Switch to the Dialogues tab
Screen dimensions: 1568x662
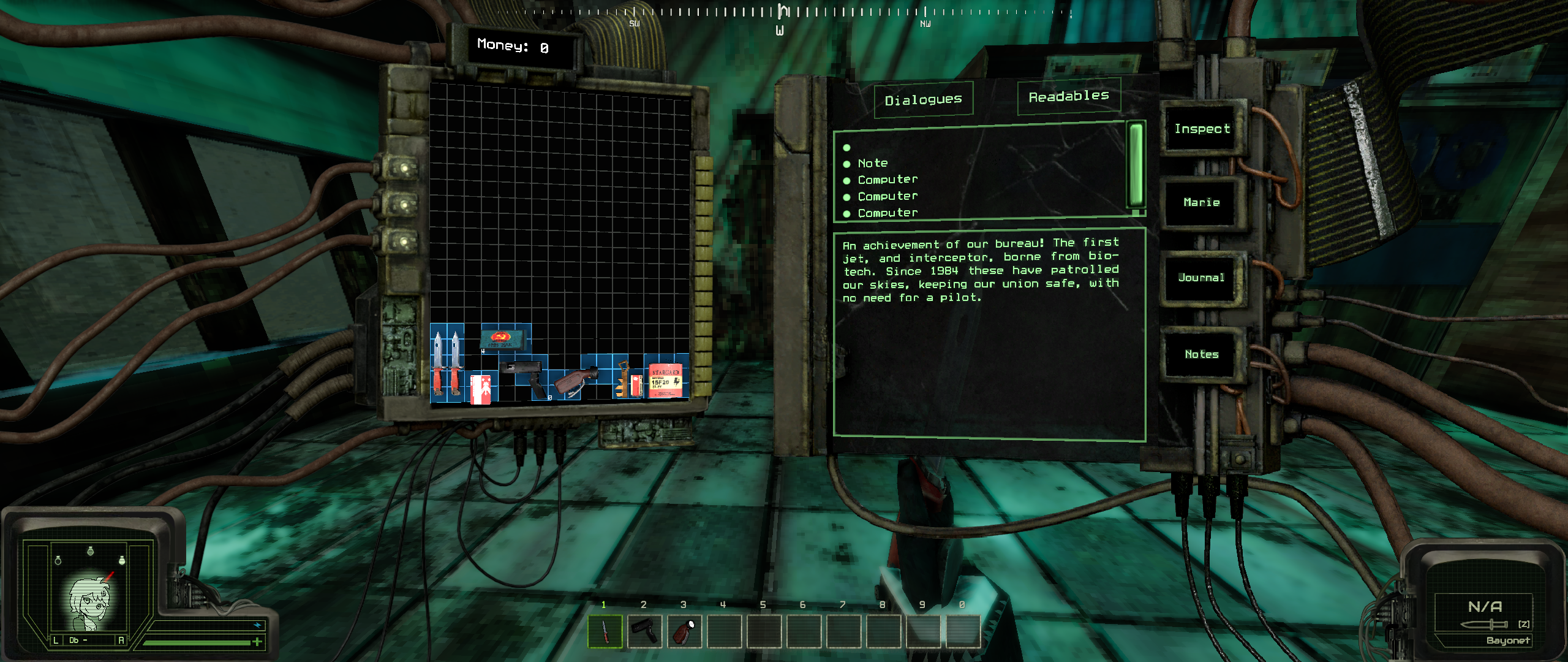[923, 100]
